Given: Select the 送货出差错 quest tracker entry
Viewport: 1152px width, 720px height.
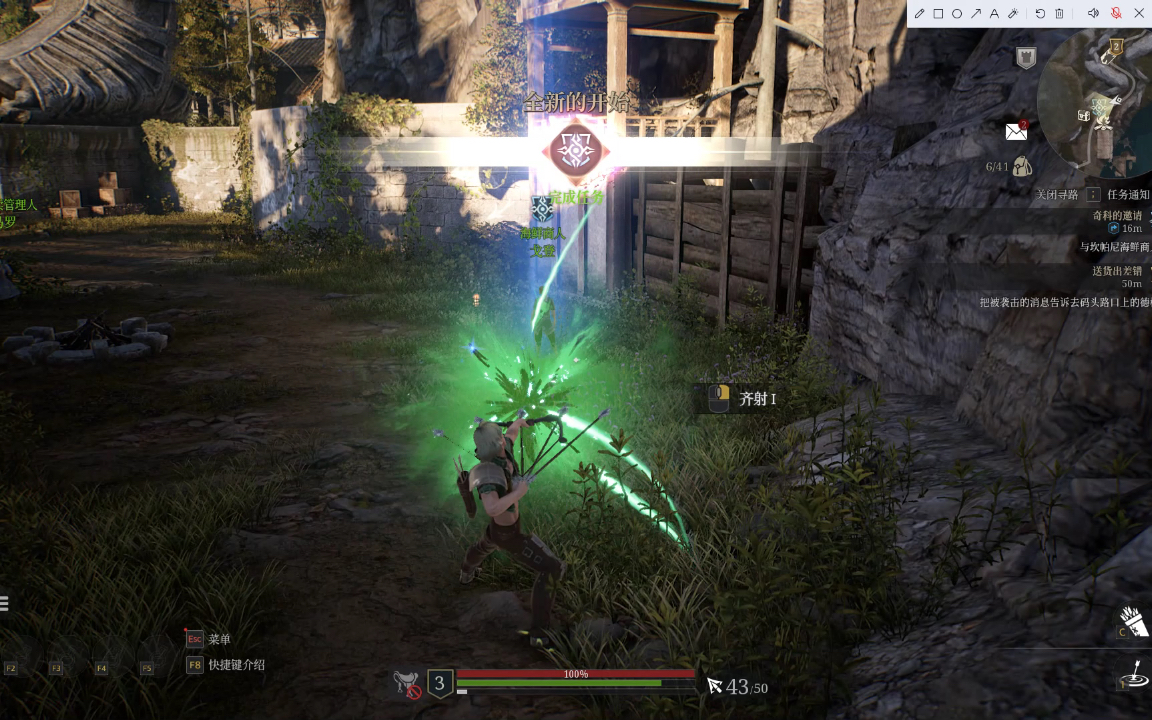Looking at the screenshot, I should 1116,272.
